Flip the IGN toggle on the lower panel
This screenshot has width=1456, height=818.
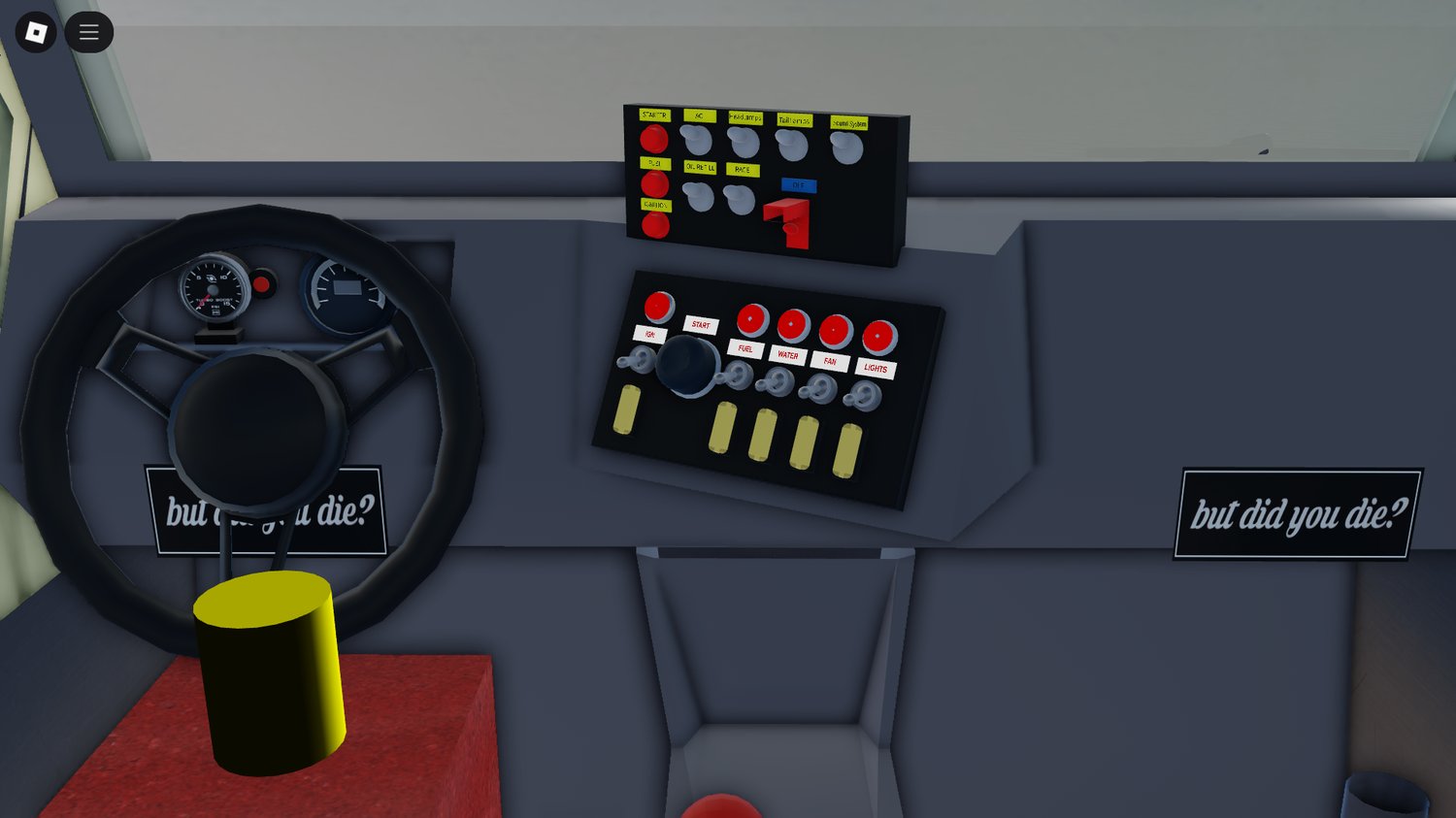(x=638, y=359)
